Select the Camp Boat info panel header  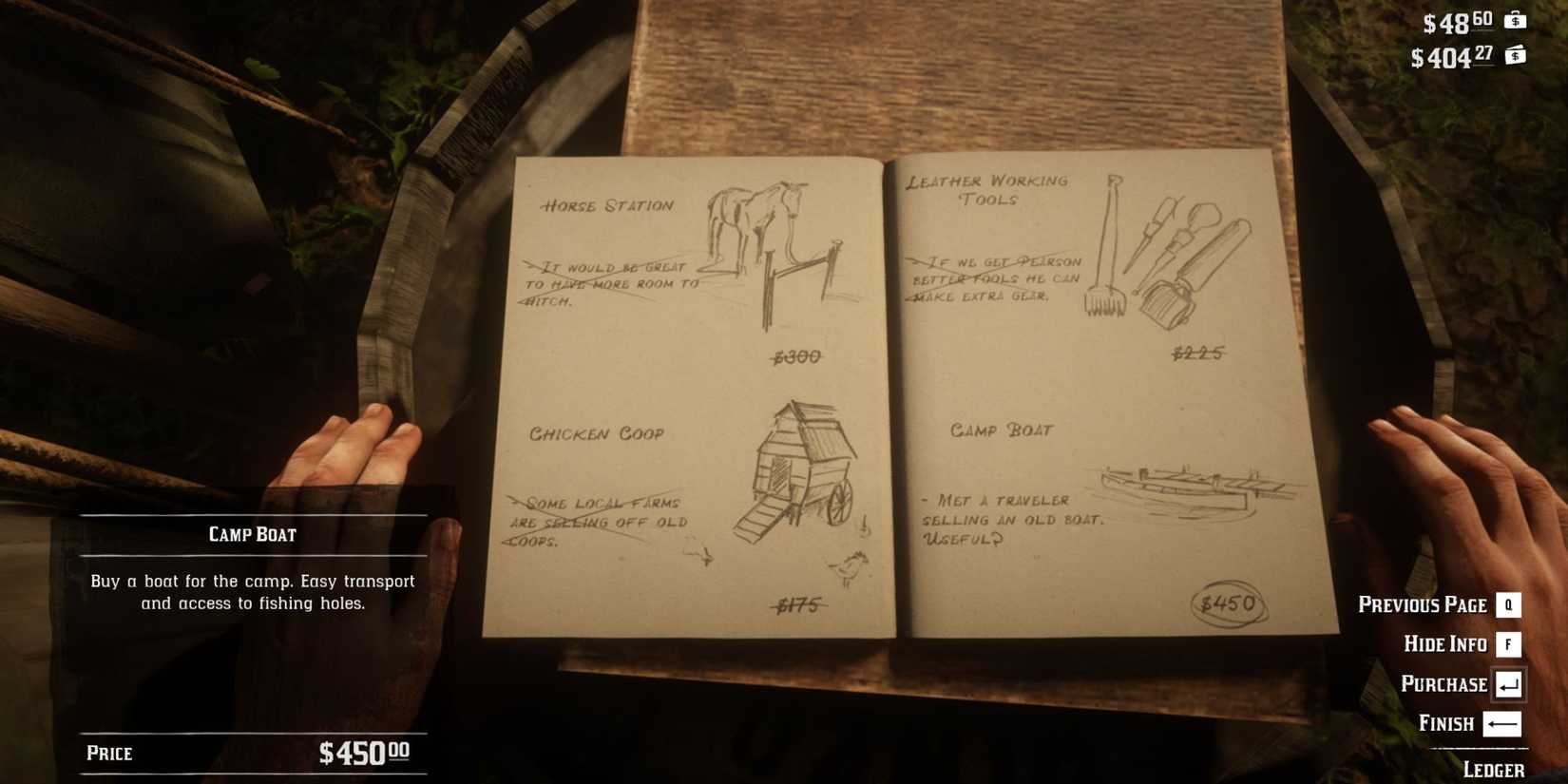click(x=252, y=534)
